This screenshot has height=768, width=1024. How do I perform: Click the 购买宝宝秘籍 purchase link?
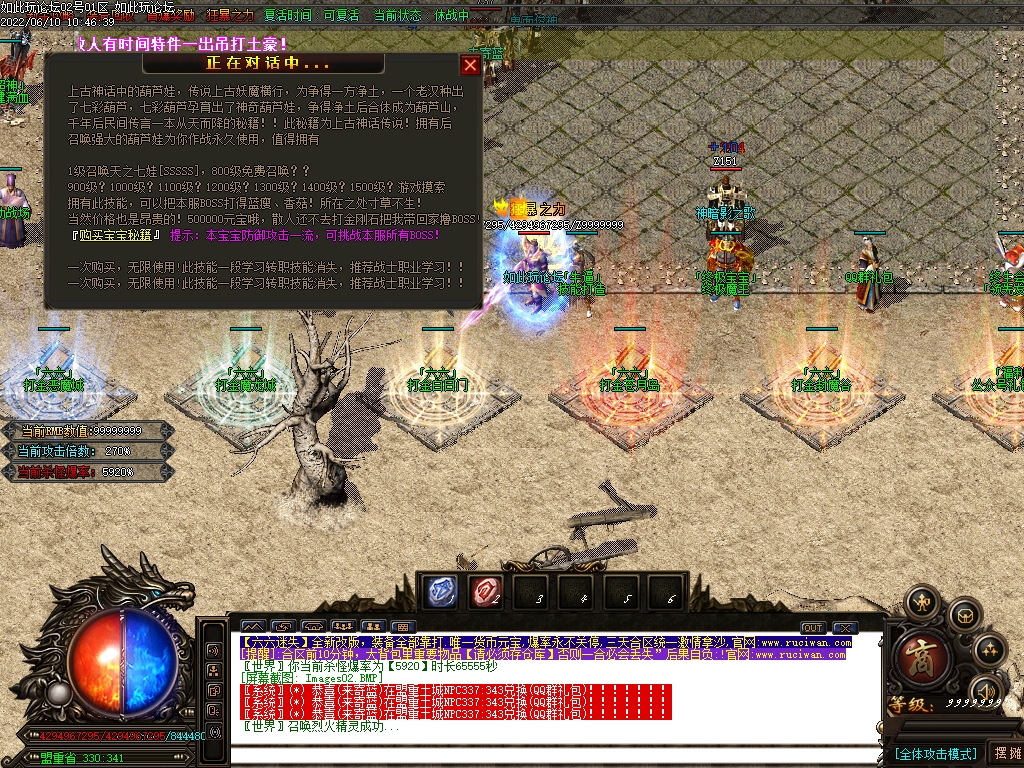click(116, 235)
